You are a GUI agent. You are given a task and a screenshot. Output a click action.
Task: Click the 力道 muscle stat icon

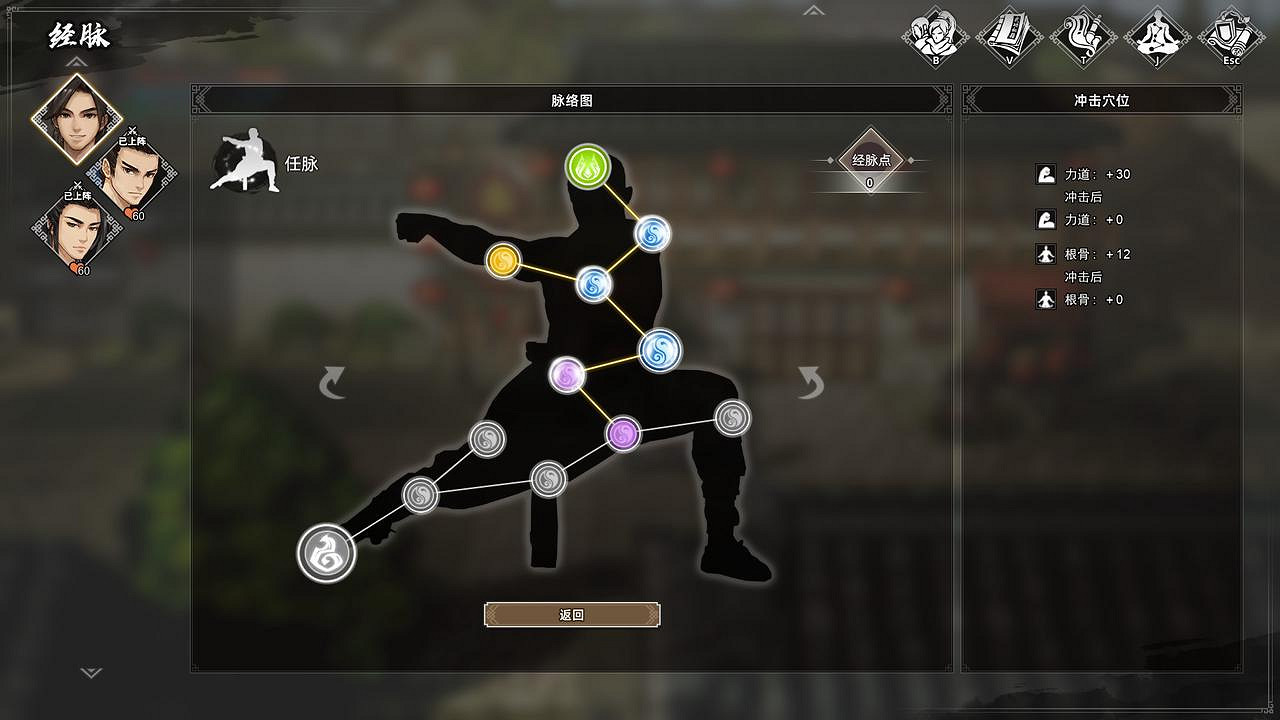click(1045, 173)
